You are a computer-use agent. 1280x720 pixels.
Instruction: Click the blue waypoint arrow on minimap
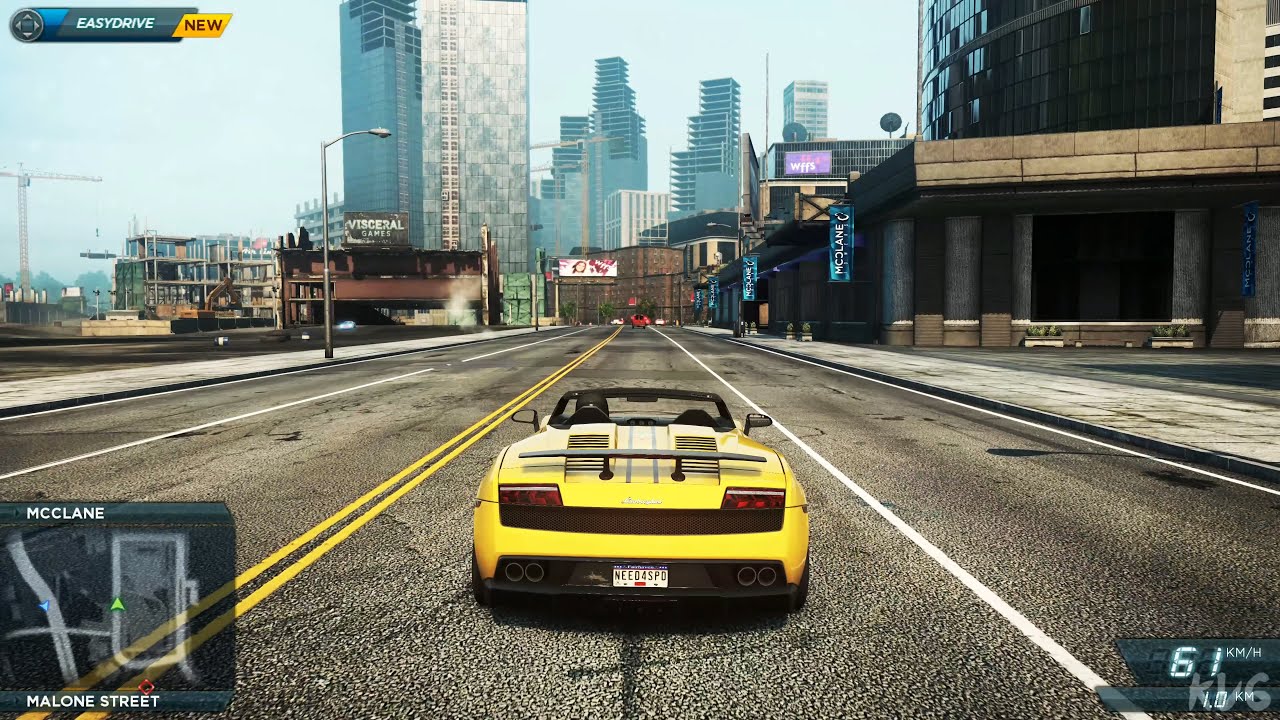(x=45, y=606)
